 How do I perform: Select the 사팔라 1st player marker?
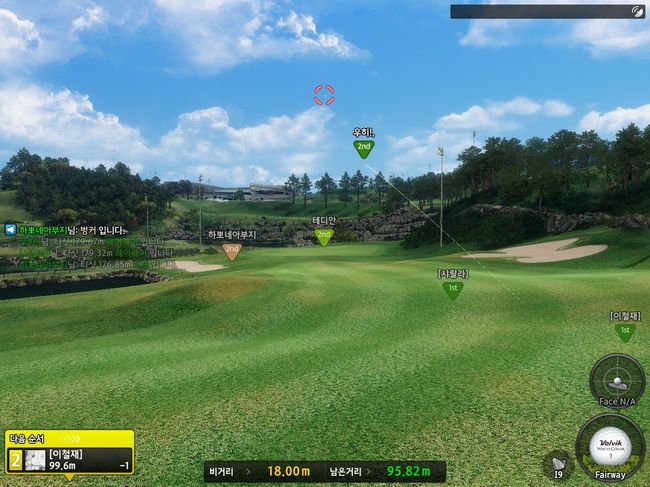(x=453, y=289)
